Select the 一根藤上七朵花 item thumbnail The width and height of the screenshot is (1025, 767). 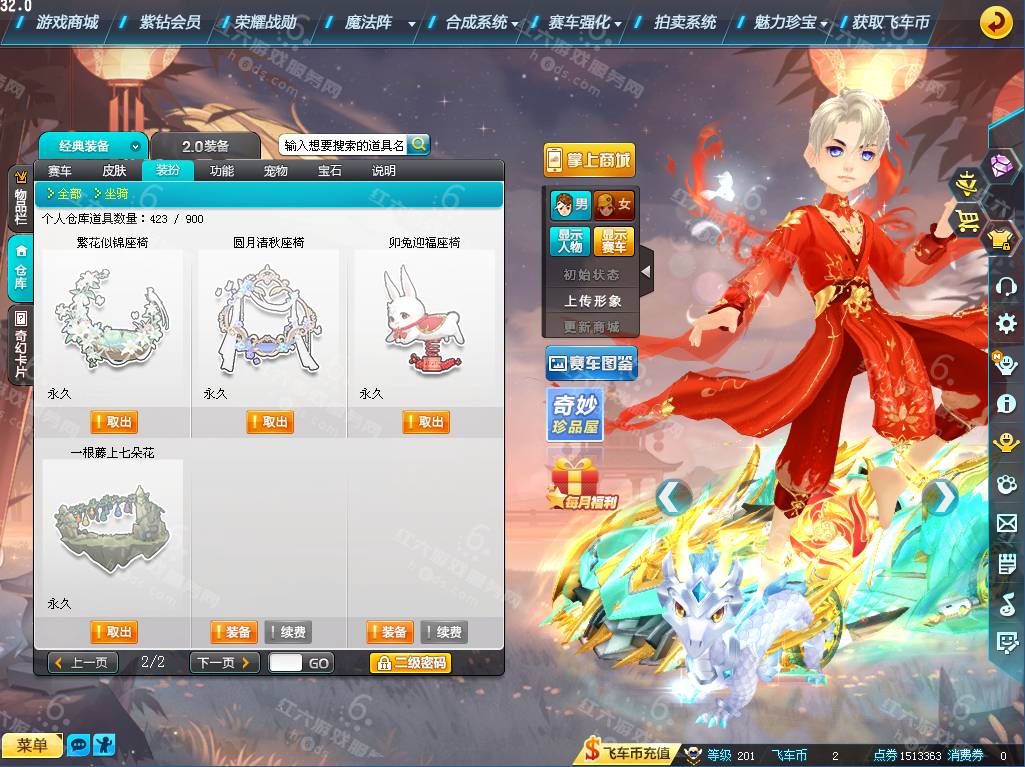[112, 525]
